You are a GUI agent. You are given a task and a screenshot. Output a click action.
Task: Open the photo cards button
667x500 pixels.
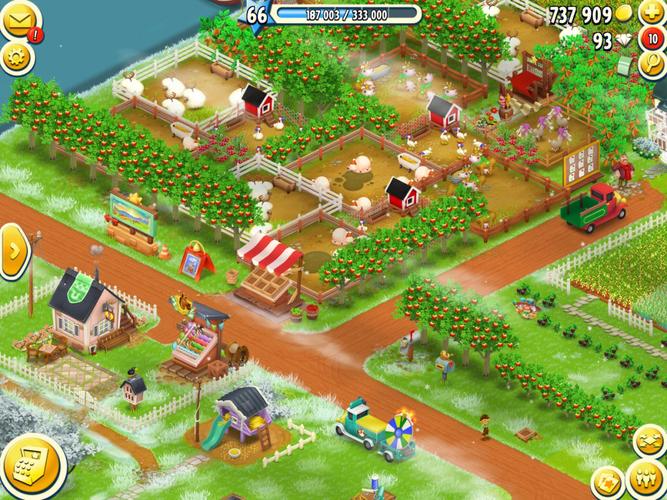point(607,483)
